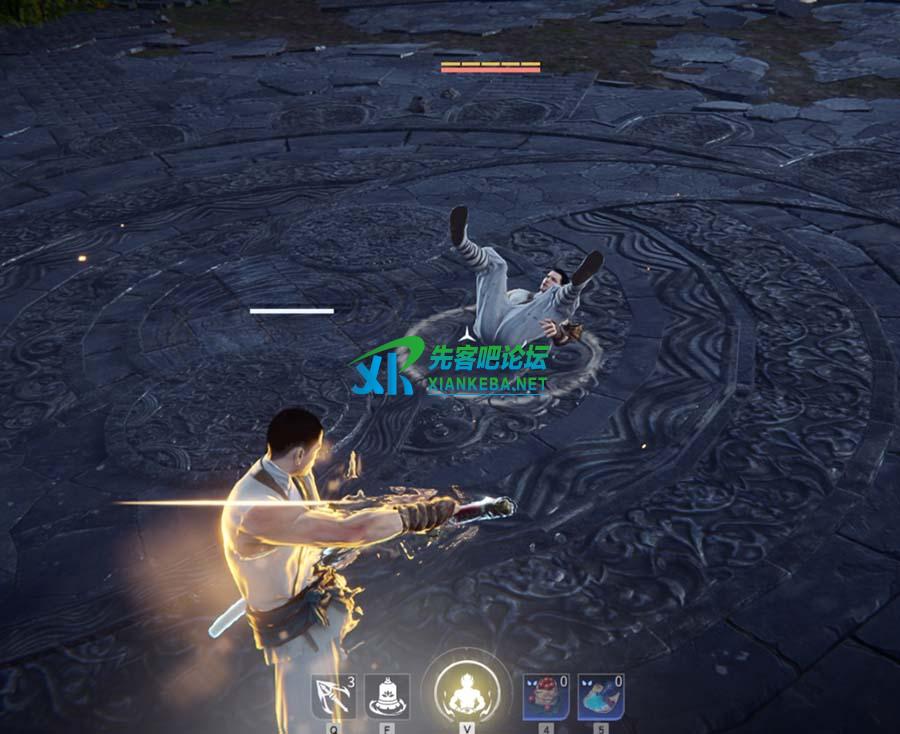Use the golden bell skill

pyautogui.click(x=386, y=696)
